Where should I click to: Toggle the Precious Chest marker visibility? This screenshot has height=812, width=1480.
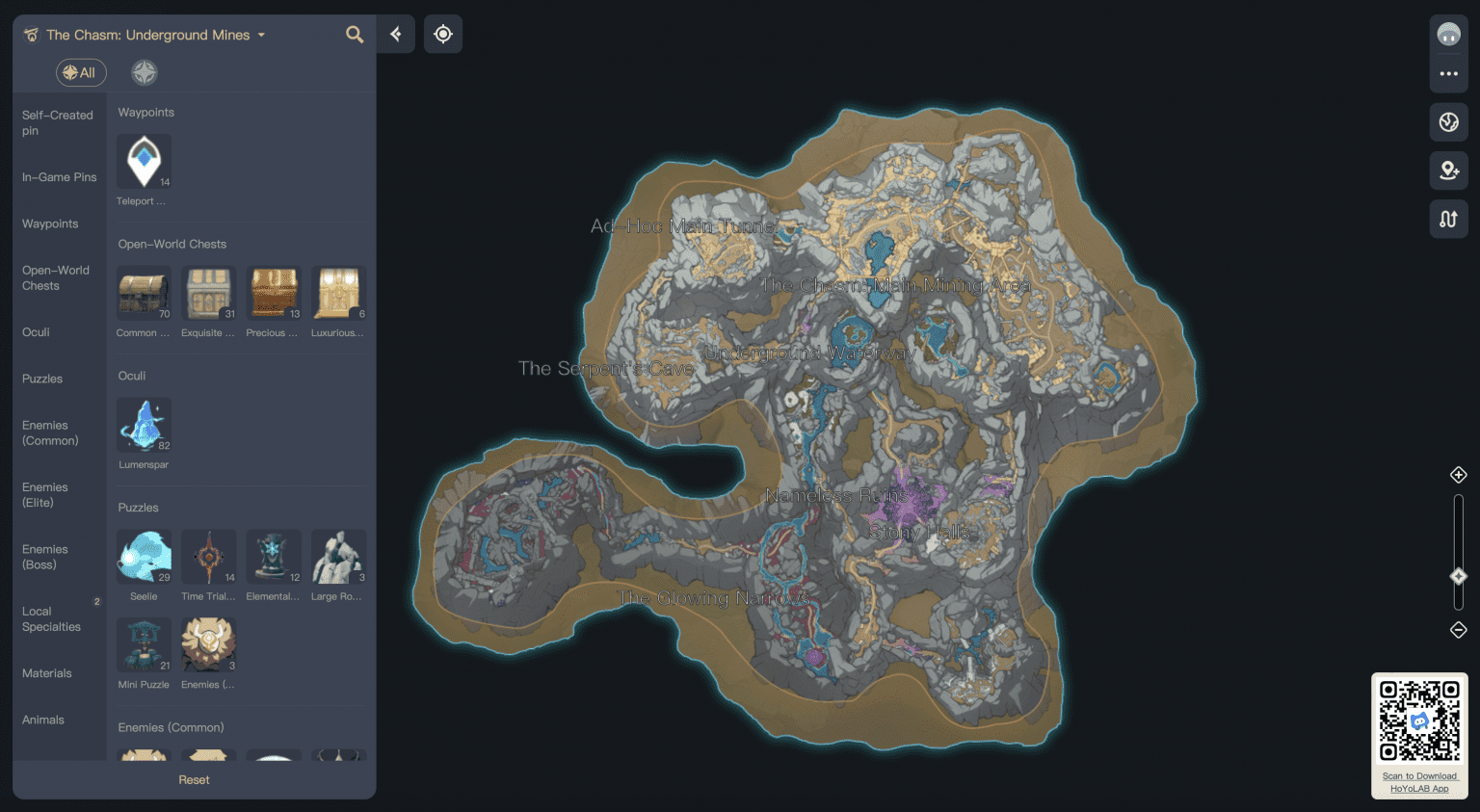click(273, 293)
